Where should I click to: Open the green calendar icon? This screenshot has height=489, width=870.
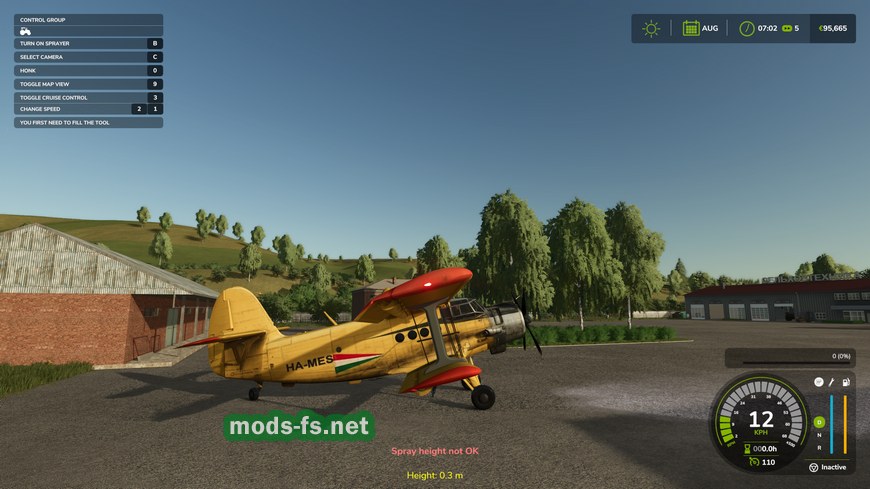point(690,28)
